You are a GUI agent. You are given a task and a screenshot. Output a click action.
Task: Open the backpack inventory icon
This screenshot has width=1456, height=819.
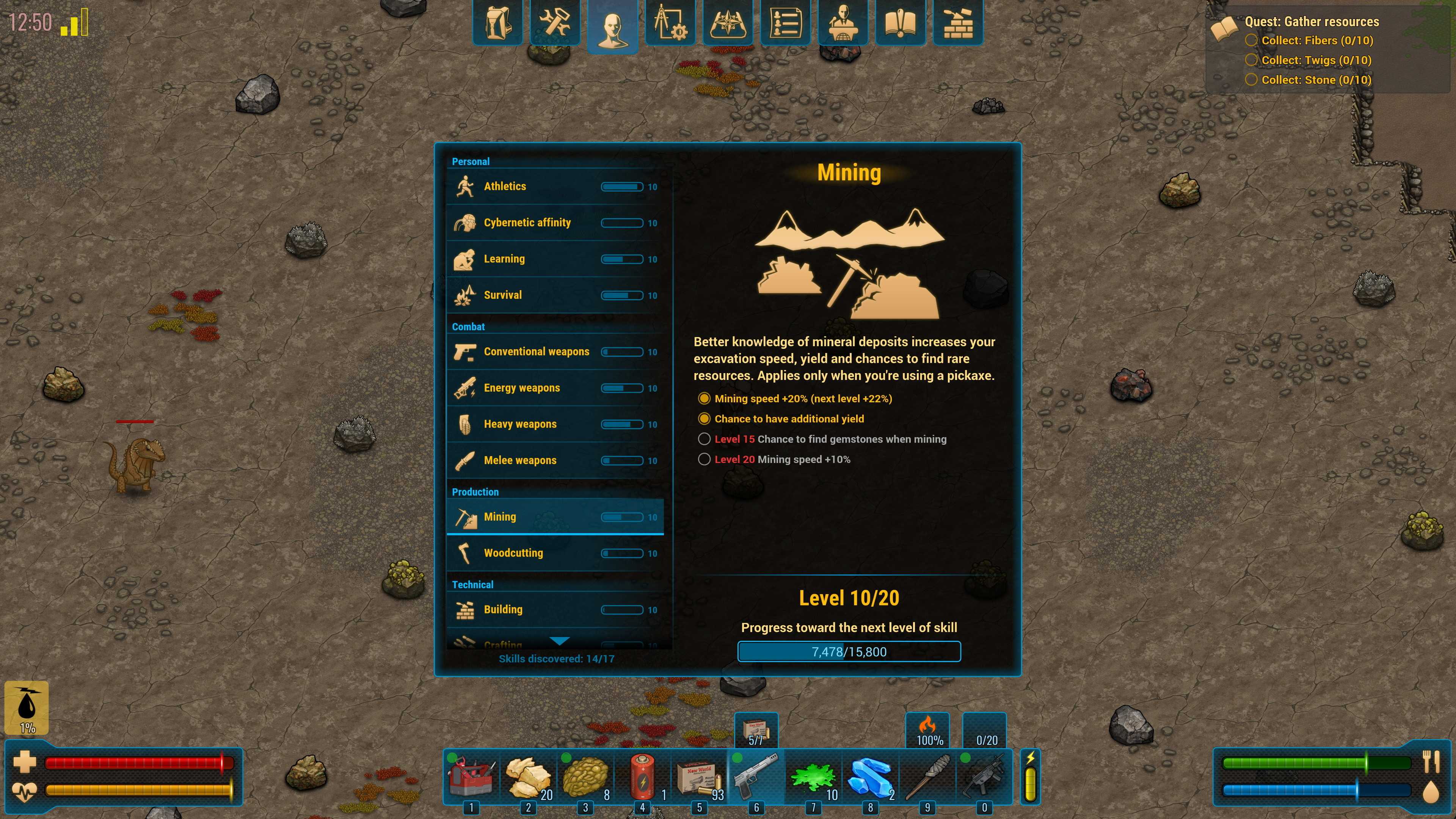[x=497, y=23]
